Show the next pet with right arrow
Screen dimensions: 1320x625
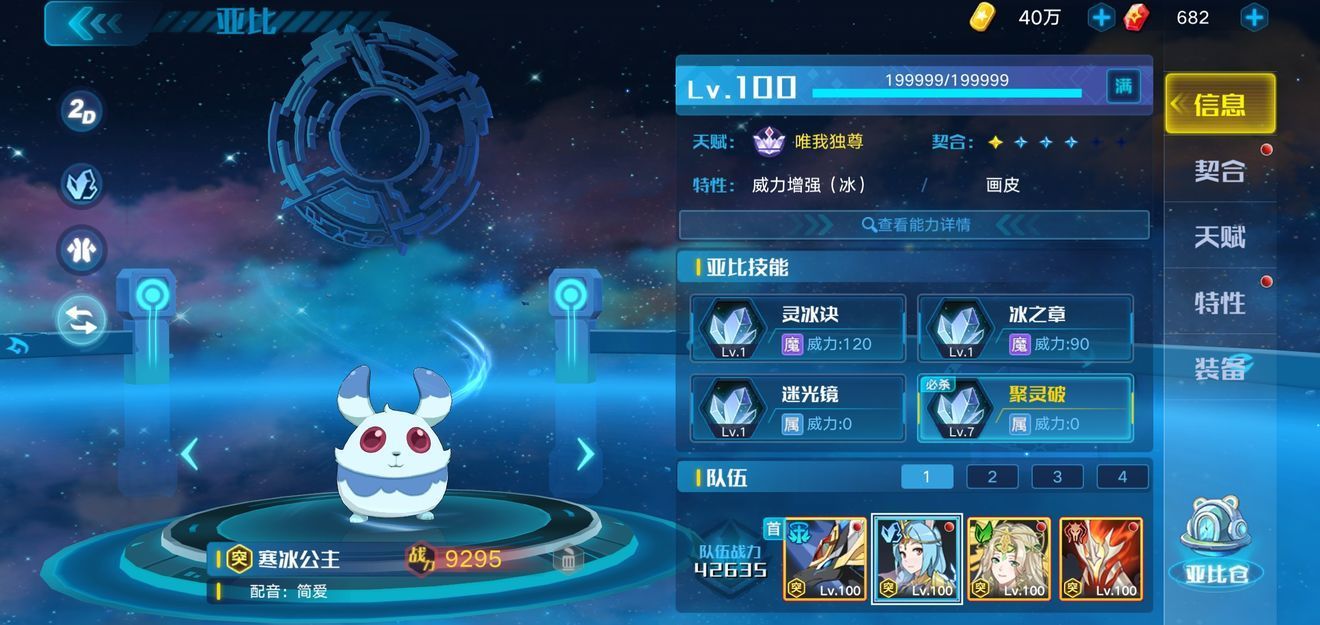pos(585,455)
